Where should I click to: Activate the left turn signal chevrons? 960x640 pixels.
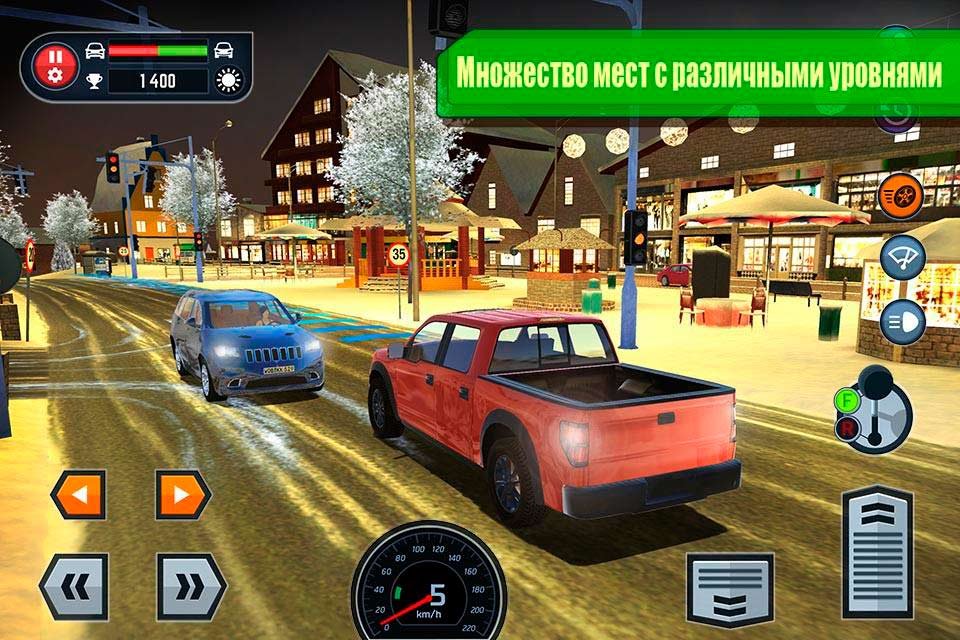74,586
